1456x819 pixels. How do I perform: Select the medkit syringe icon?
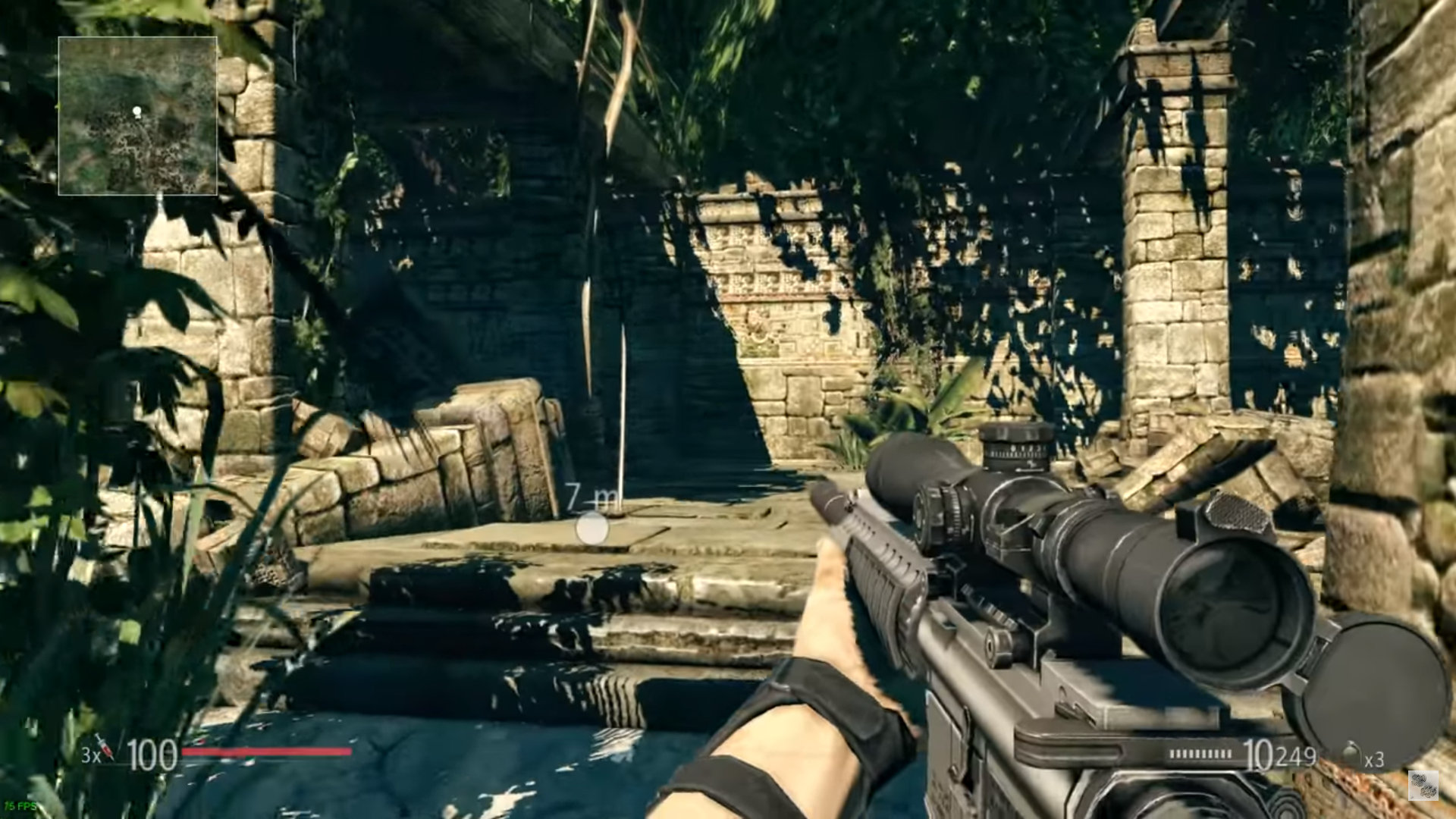point(105,748)
